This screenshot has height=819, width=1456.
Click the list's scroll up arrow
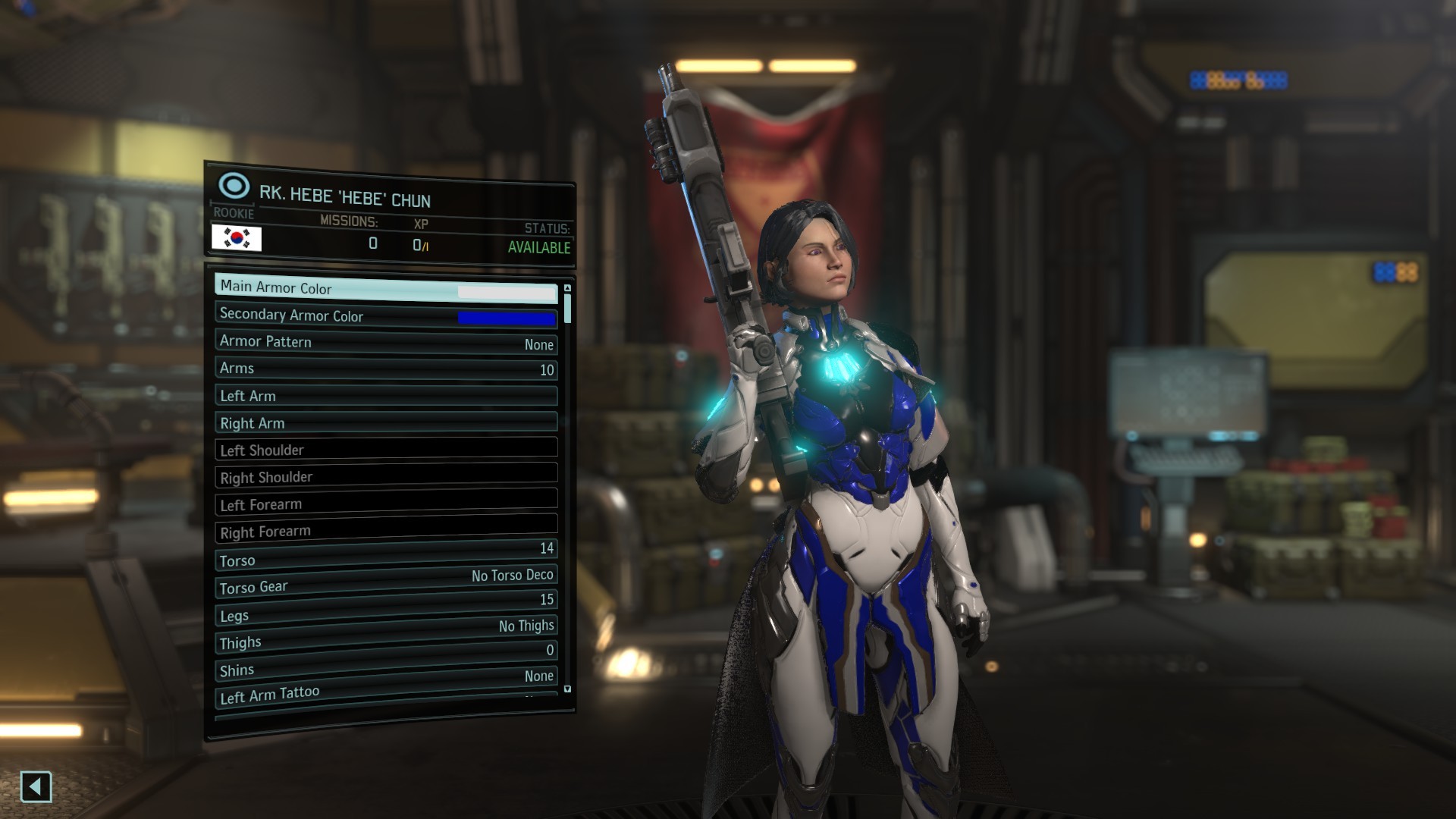click(567, 288)
